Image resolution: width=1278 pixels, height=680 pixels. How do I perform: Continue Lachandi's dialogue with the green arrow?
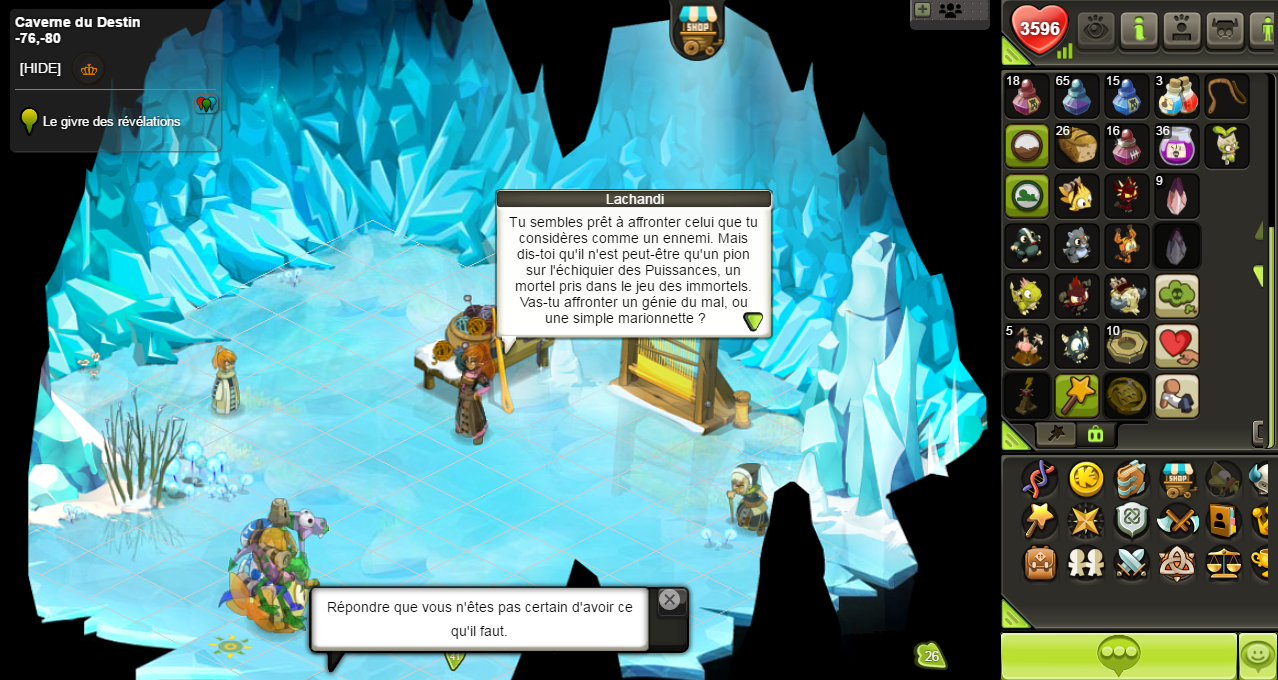click(x=753, y=321)
